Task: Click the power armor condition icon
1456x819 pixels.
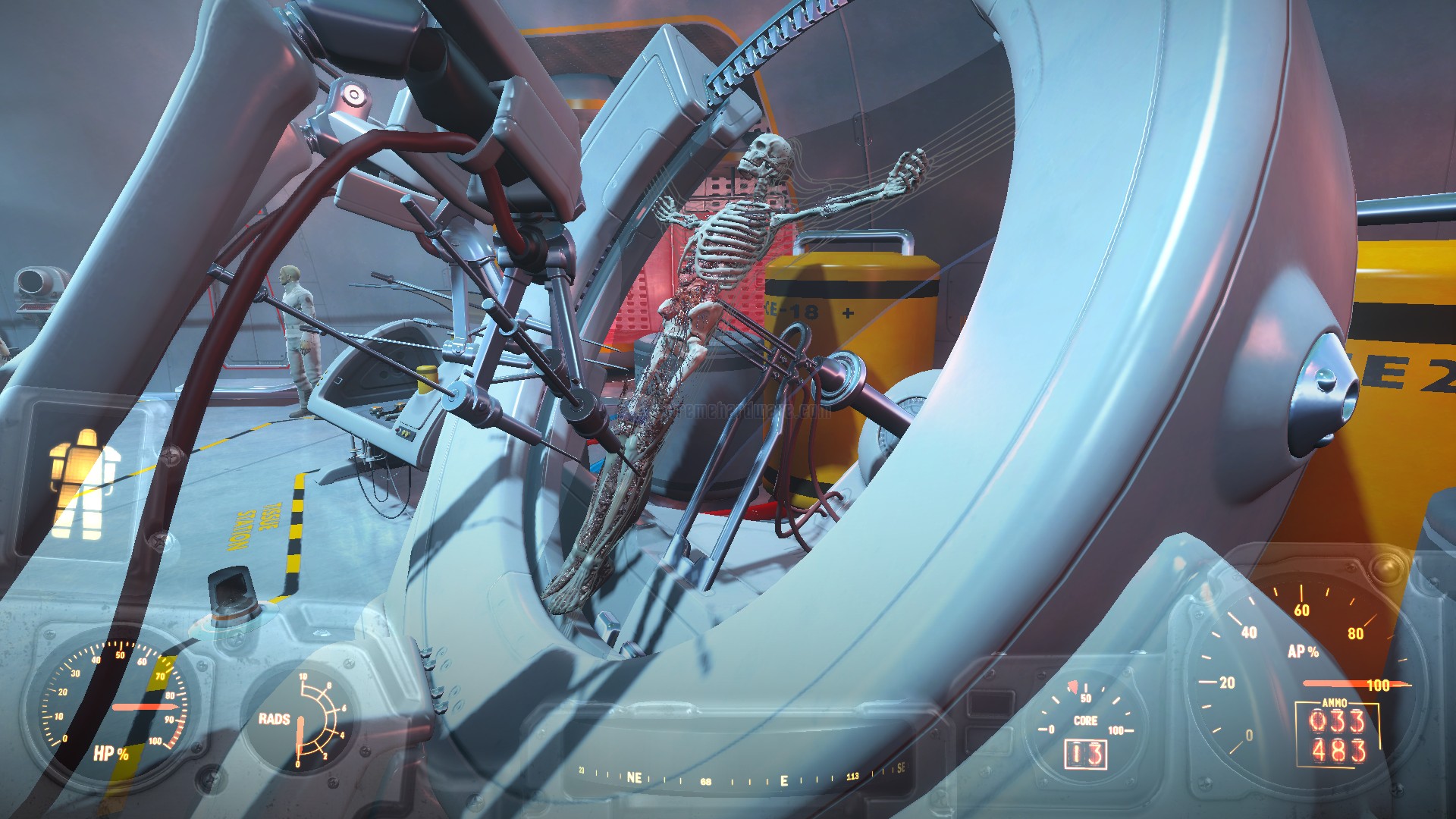Action: (84, 484)
